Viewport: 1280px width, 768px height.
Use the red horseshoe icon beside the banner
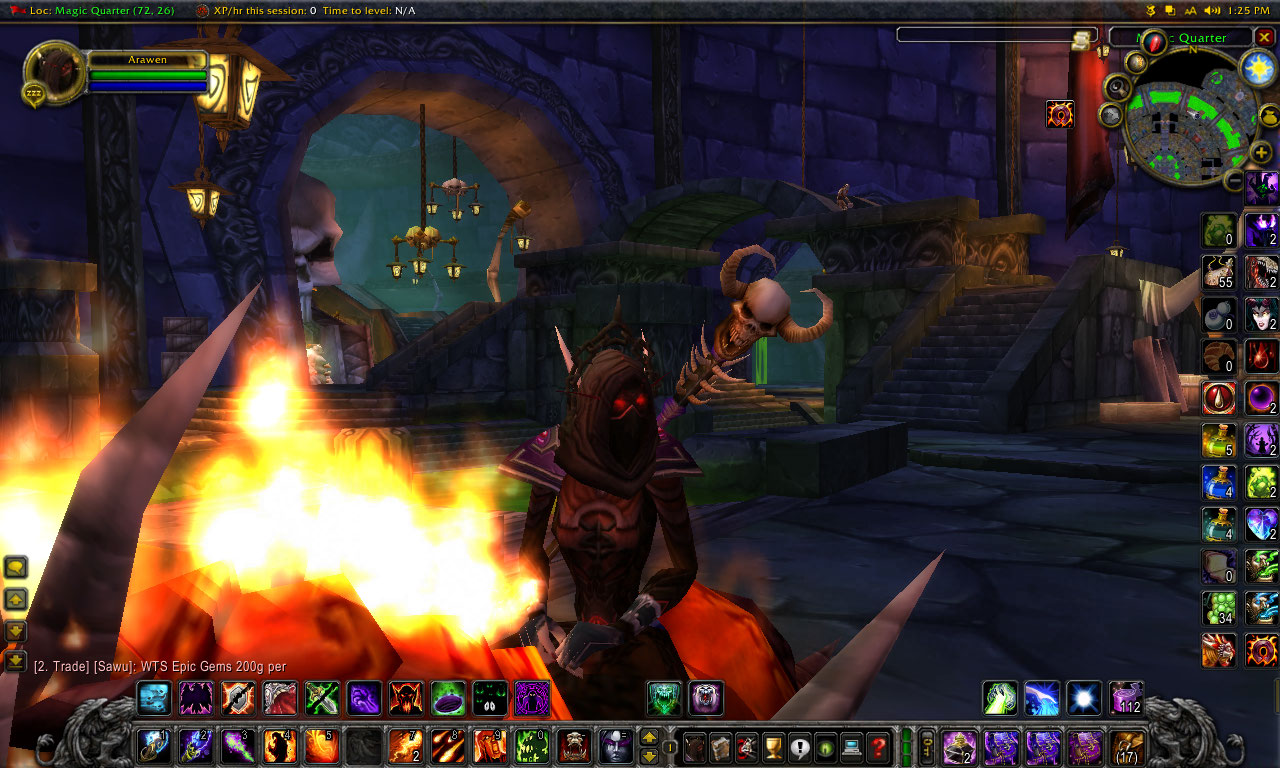pos(1060,114)
